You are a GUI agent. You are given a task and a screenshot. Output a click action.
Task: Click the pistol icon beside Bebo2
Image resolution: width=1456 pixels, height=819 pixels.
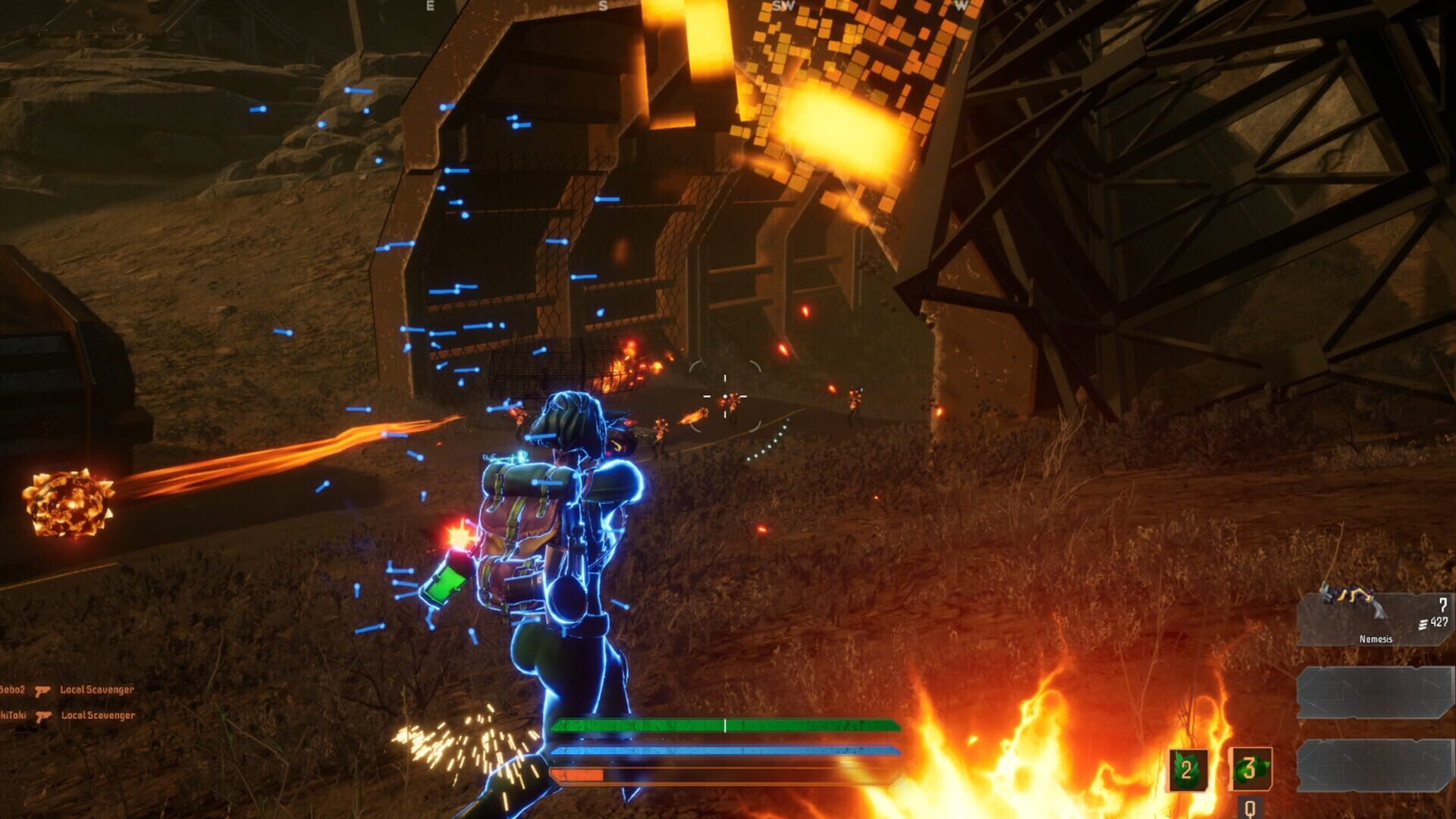click(x=43, y=692)
